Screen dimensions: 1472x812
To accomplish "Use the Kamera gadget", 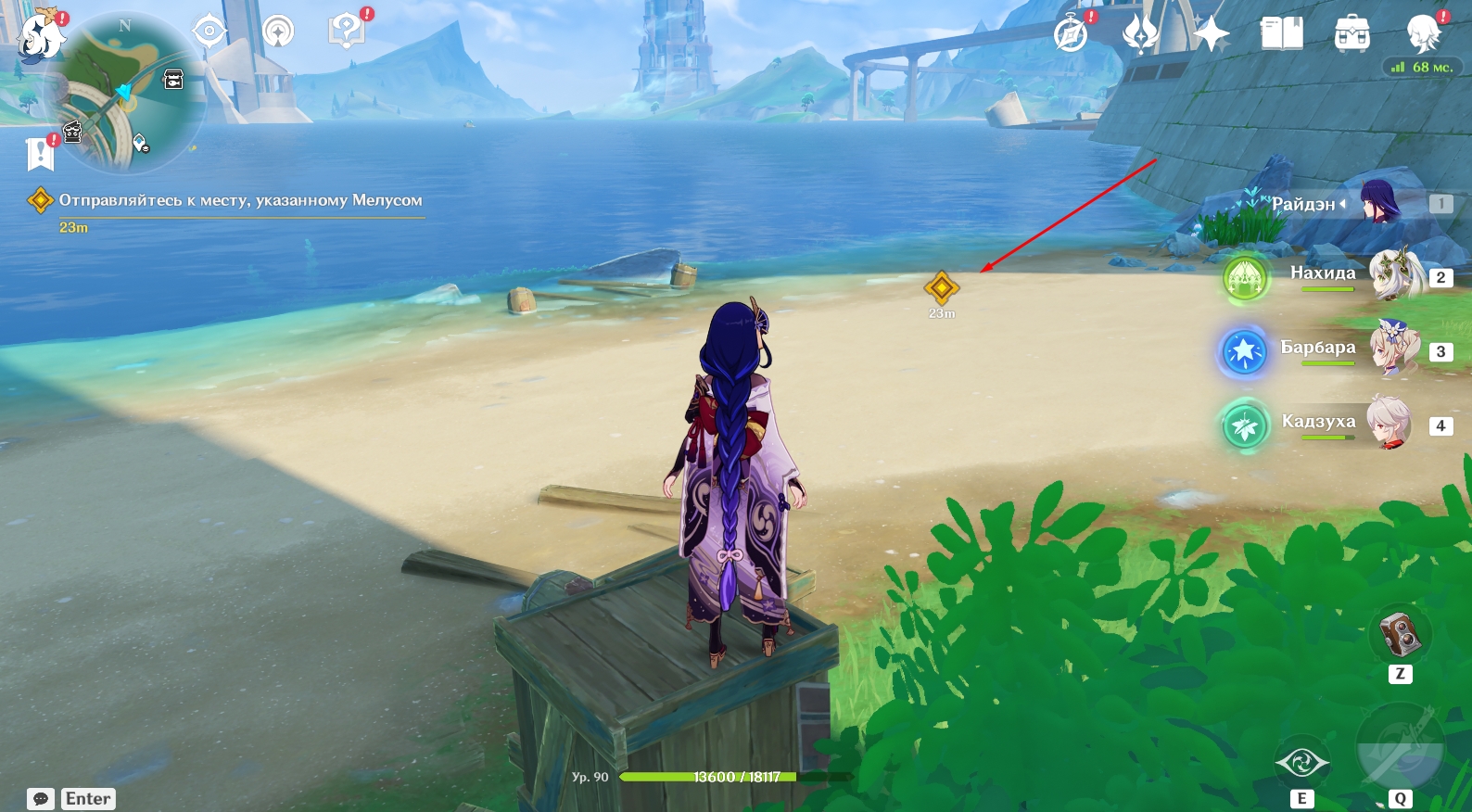I will click(x=1400, y=635).
